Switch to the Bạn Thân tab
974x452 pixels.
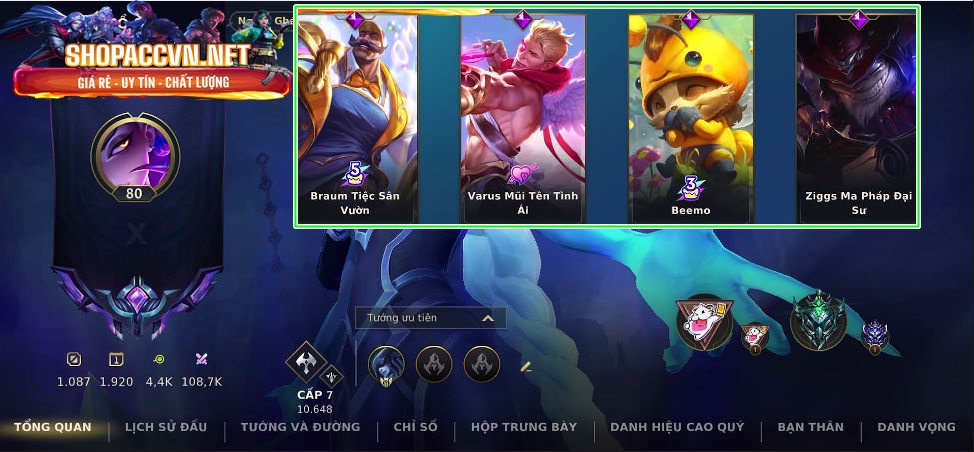(x=810, y=428)
